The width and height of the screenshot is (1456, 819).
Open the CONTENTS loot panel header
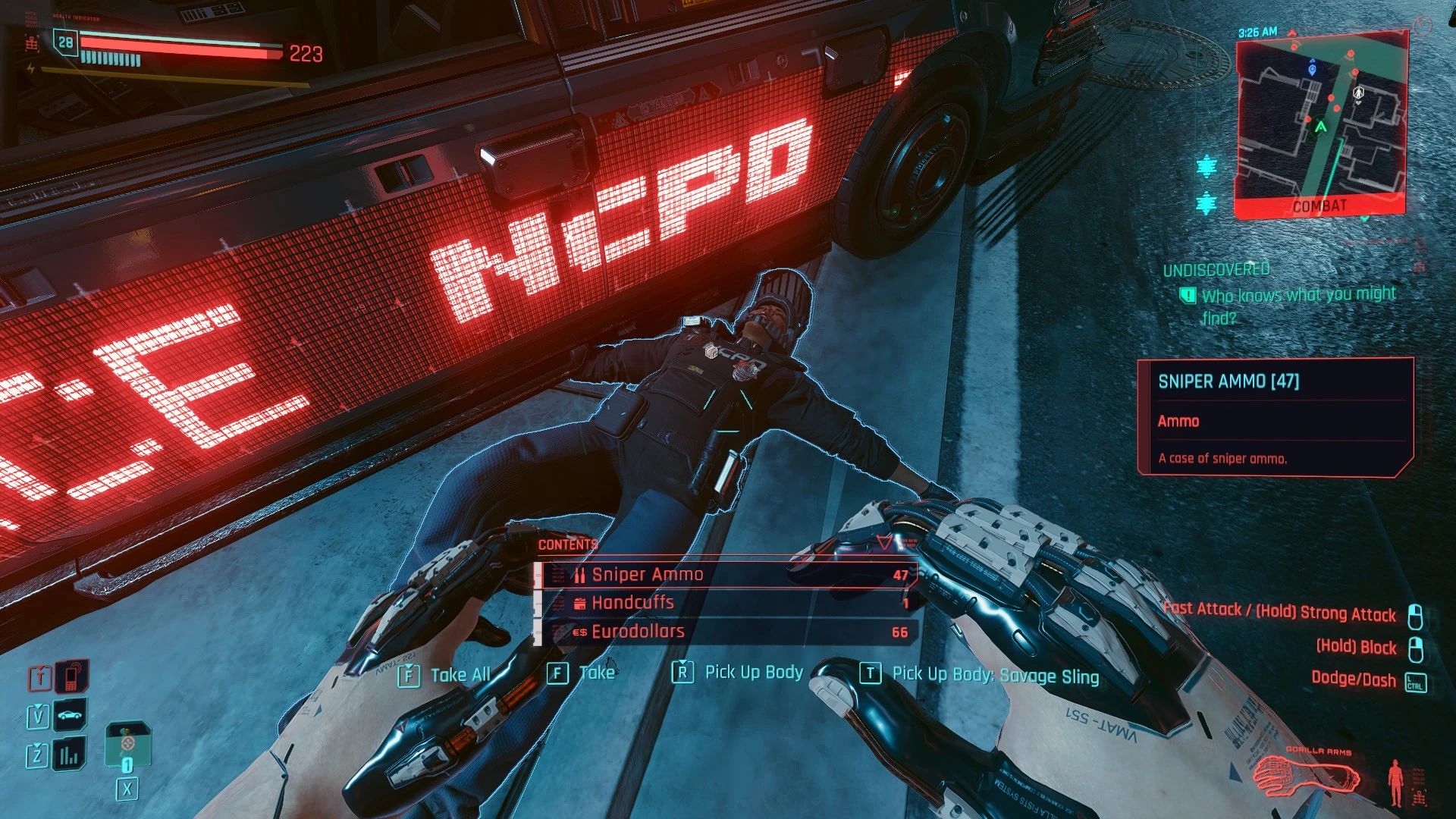click(x=565, y=544)
